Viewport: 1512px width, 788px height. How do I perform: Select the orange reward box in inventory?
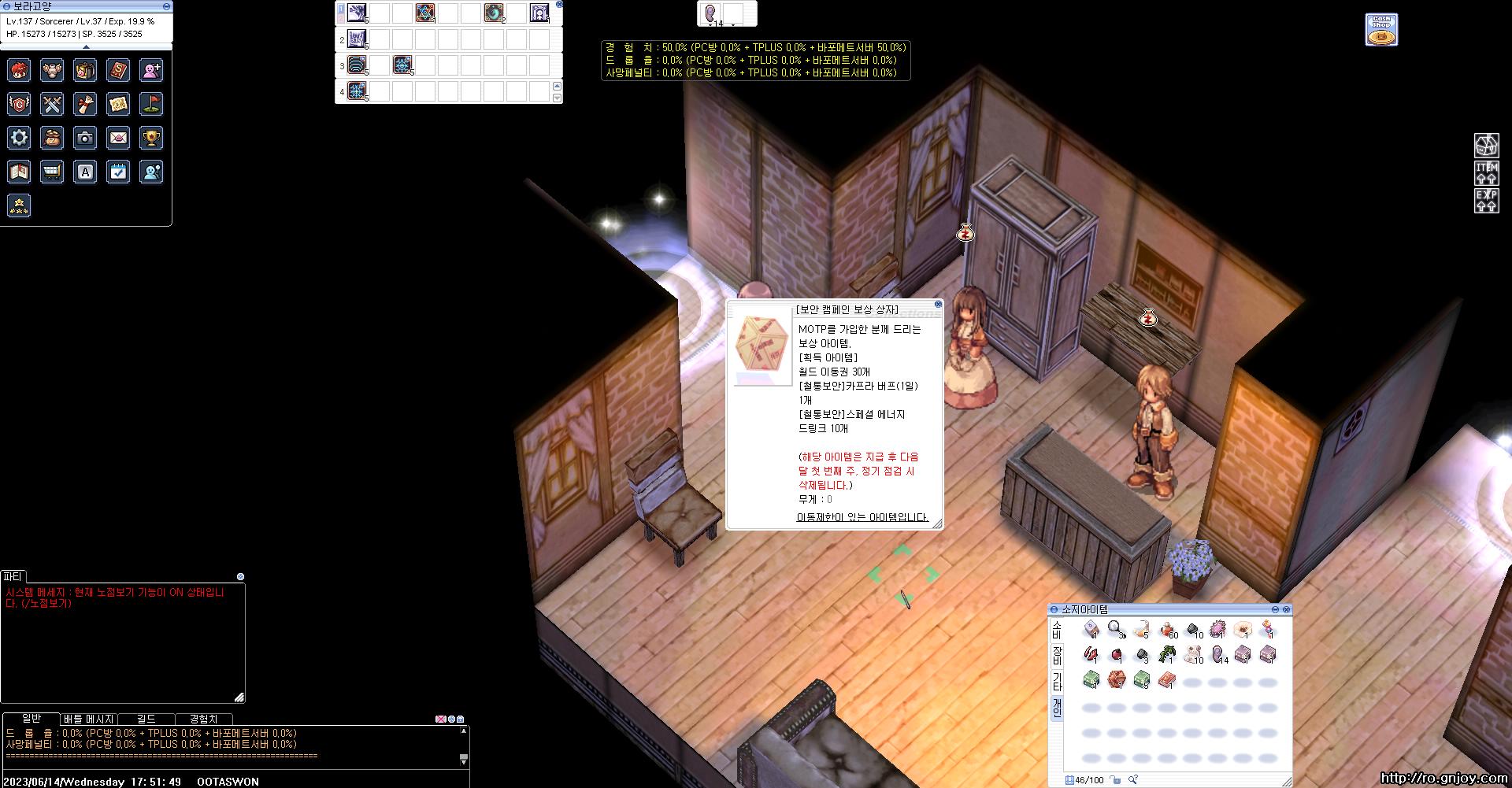(x=1116, y=679)
